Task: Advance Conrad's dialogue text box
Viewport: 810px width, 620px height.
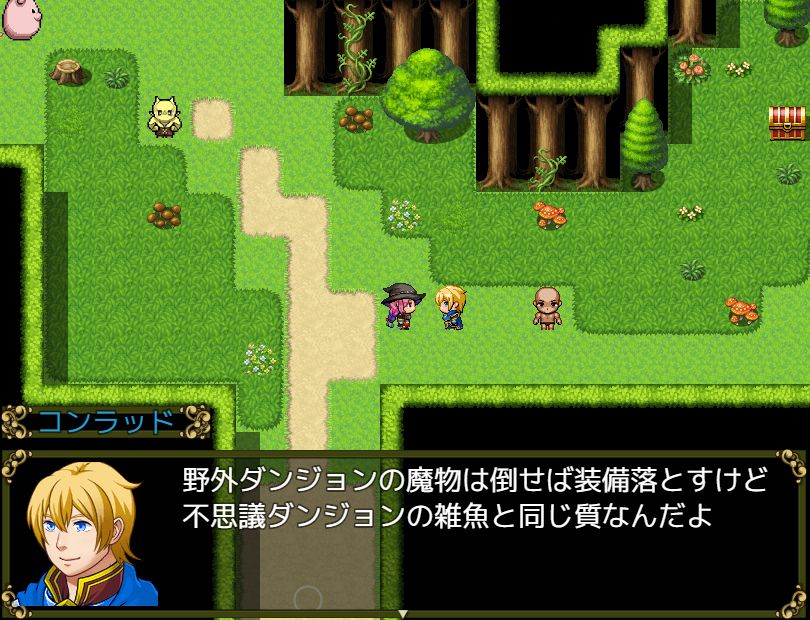Action: (x=470, y=532)
